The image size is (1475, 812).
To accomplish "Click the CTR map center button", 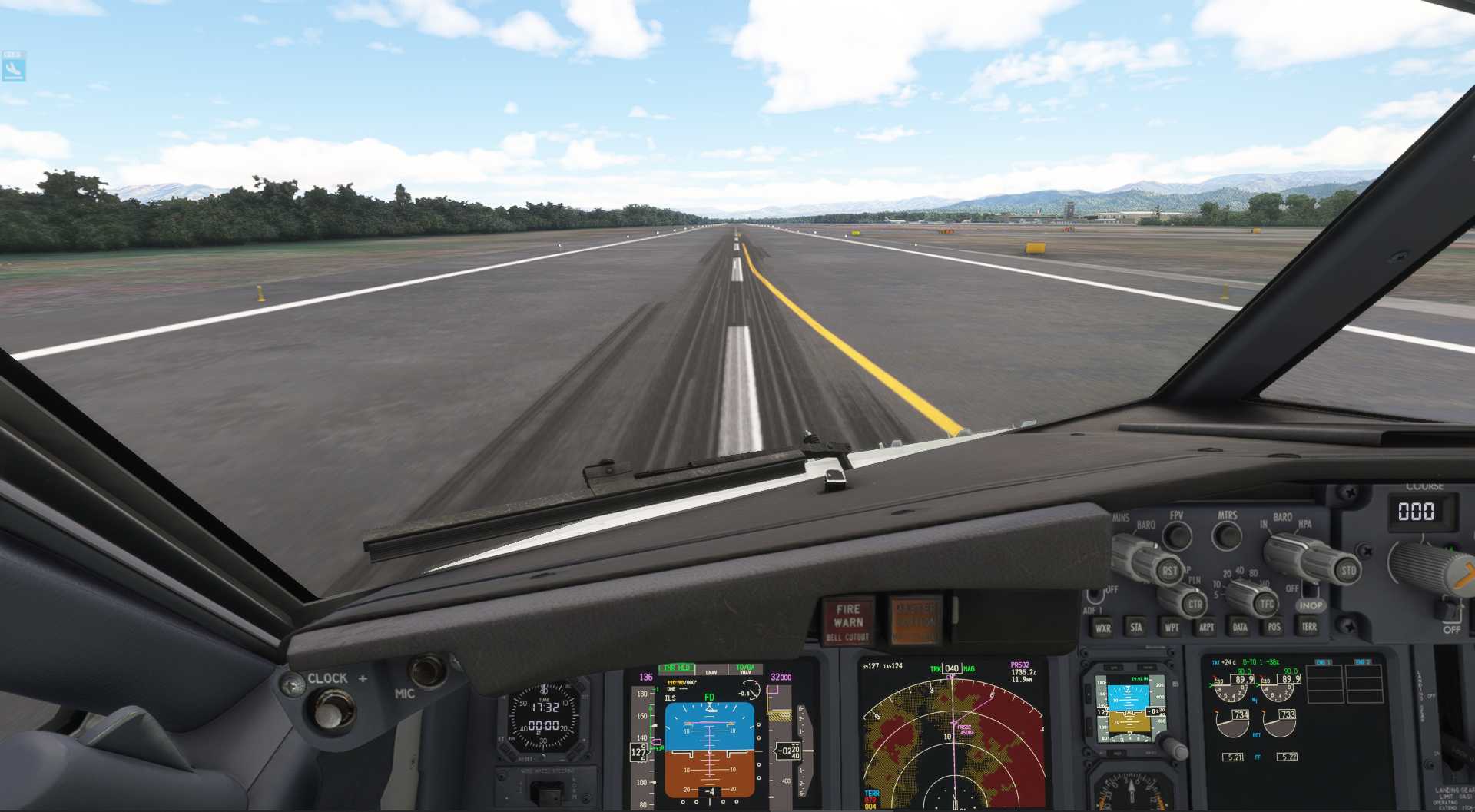I will [1195, 605].
